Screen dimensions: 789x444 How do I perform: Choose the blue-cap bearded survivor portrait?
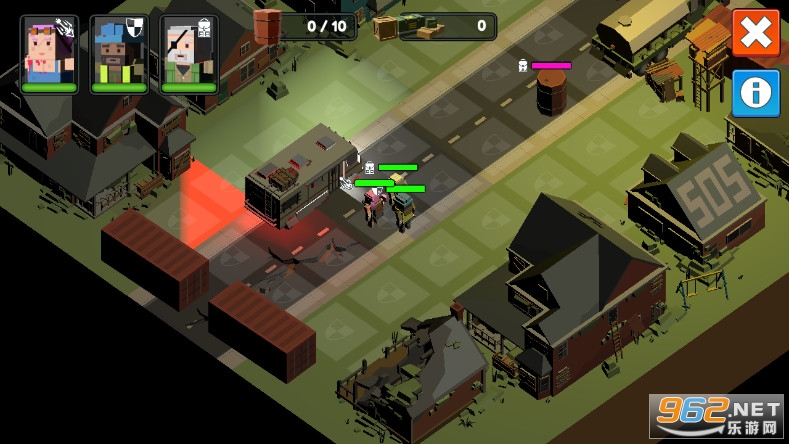tap(119, 52)
